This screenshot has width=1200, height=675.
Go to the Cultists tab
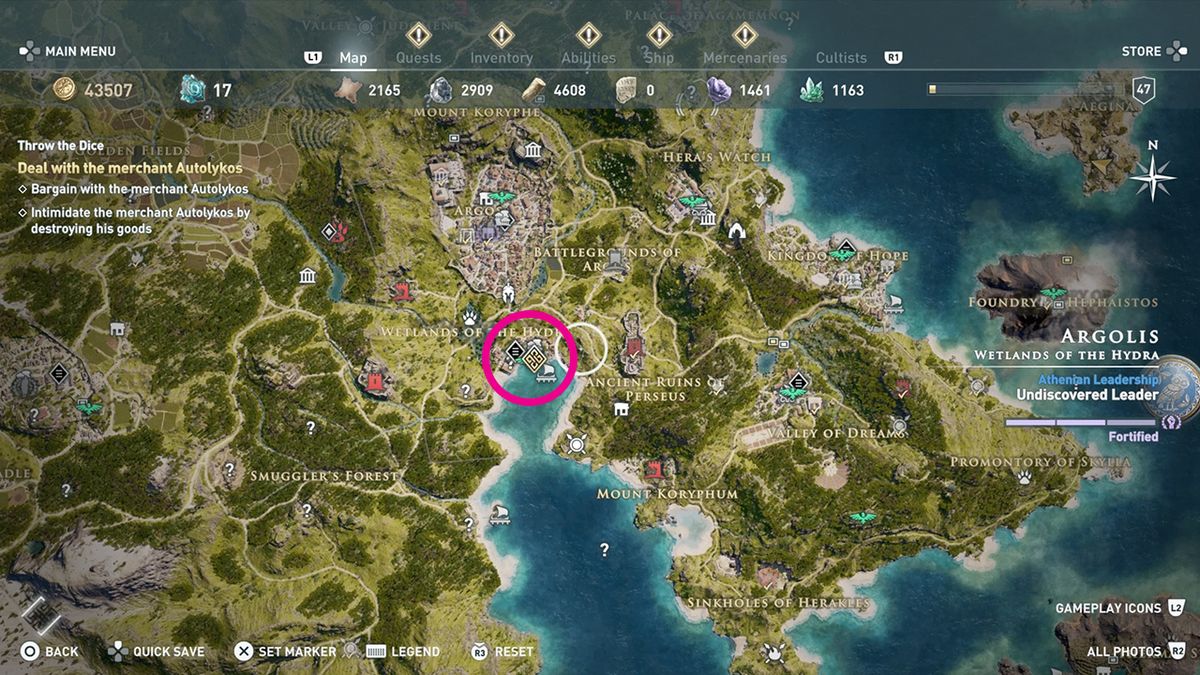pyautogui.click(x=841, y=58)
